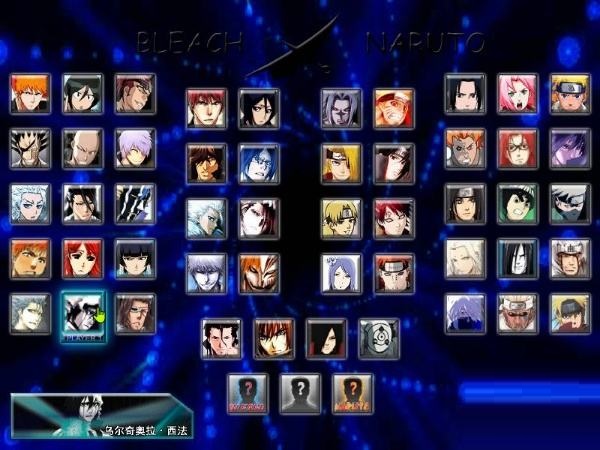Select pink-haired Sakura portrait
Image resolution: width=600 pixels, height=450 pixels.
coord(517,93)
